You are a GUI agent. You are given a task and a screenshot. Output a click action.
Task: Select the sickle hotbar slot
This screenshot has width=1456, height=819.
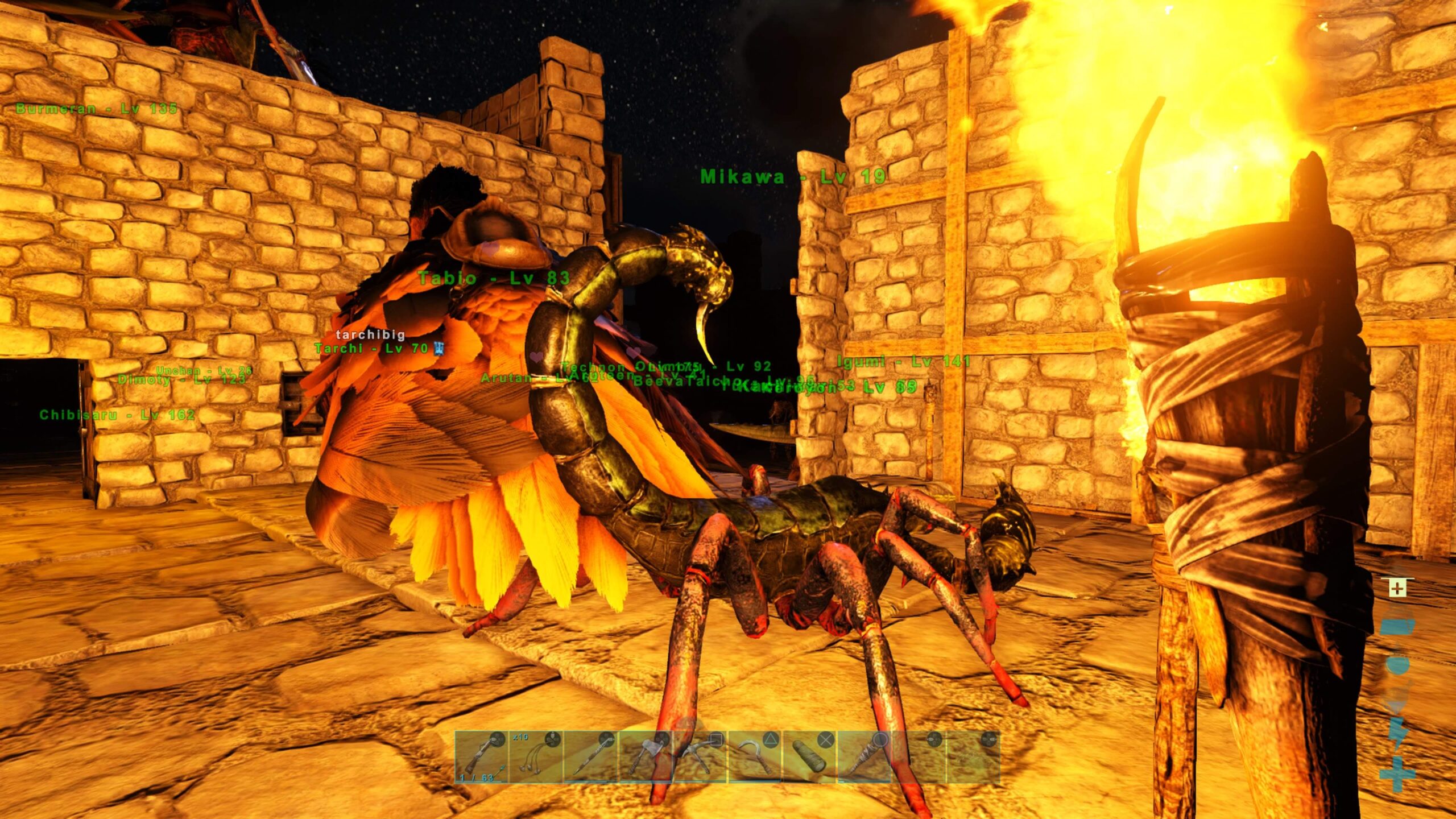tap(754, 758)
